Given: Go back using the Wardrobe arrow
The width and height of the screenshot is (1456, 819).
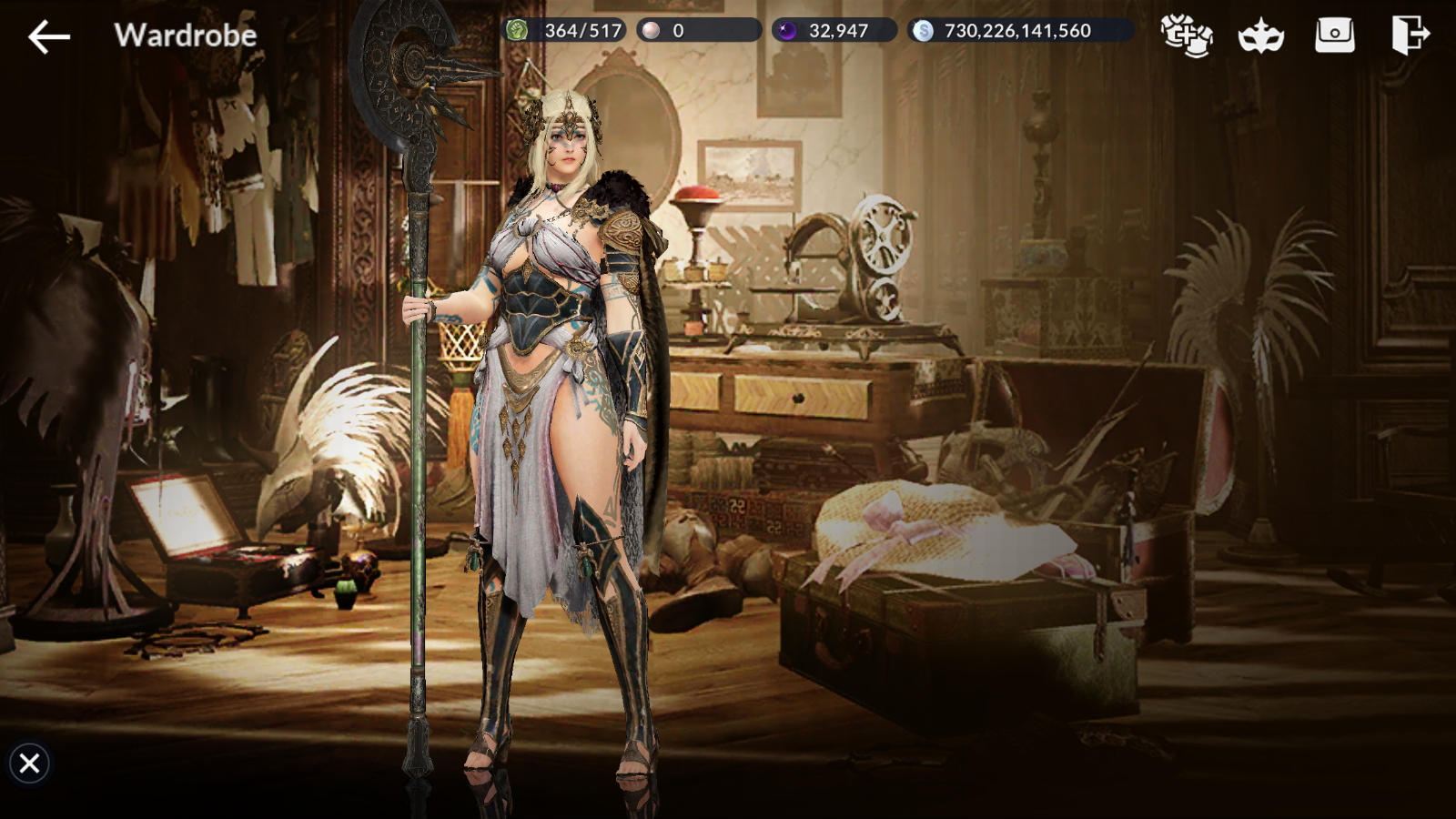Looking at the screenshot, I should tap(49, 36).
